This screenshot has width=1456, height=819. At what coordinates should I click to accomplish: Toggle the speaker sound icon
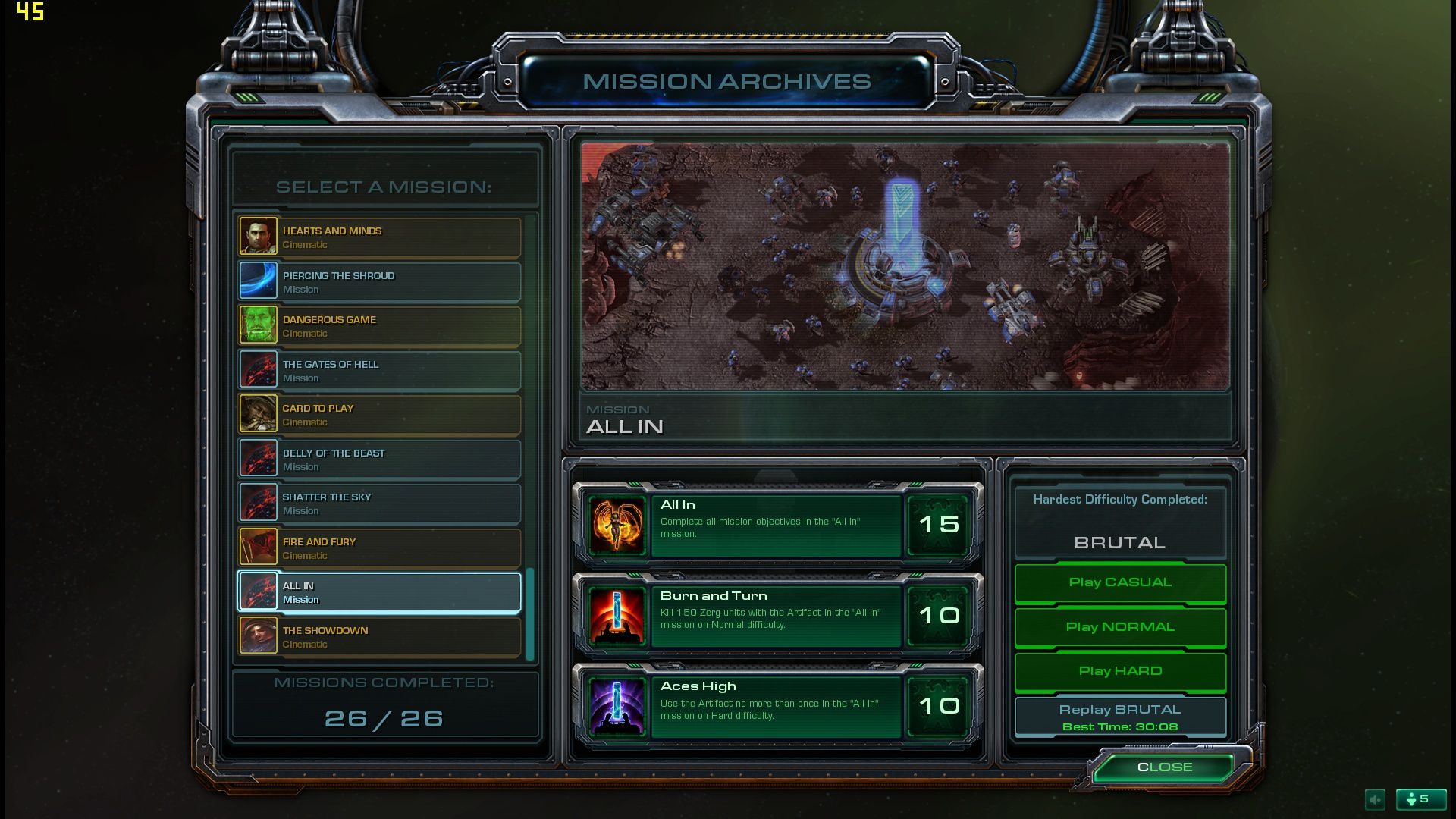point(1375,799)
